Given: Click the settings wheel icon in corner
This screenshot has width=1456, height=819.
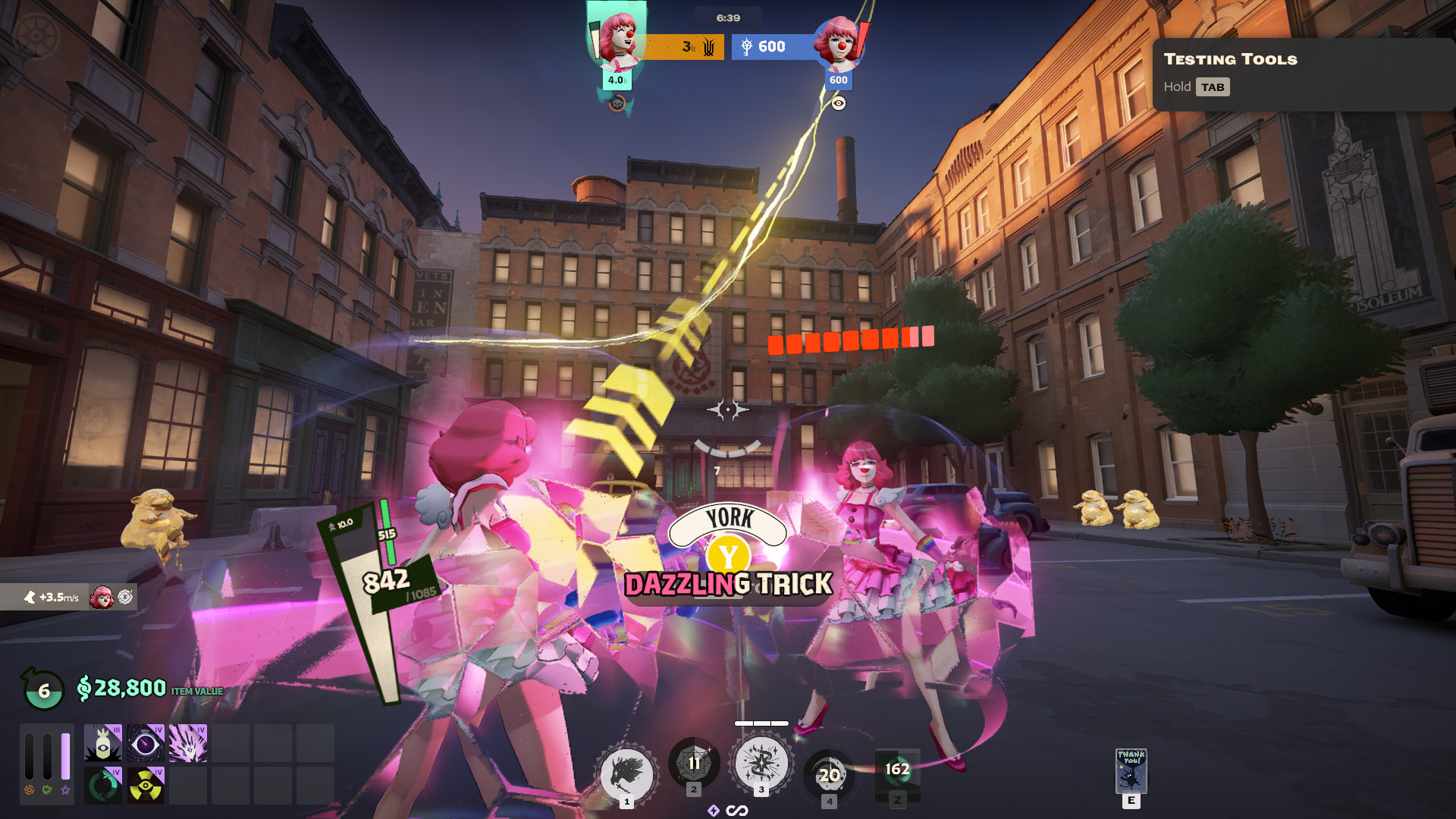Looking at the screenshot, I should [36, 35].
